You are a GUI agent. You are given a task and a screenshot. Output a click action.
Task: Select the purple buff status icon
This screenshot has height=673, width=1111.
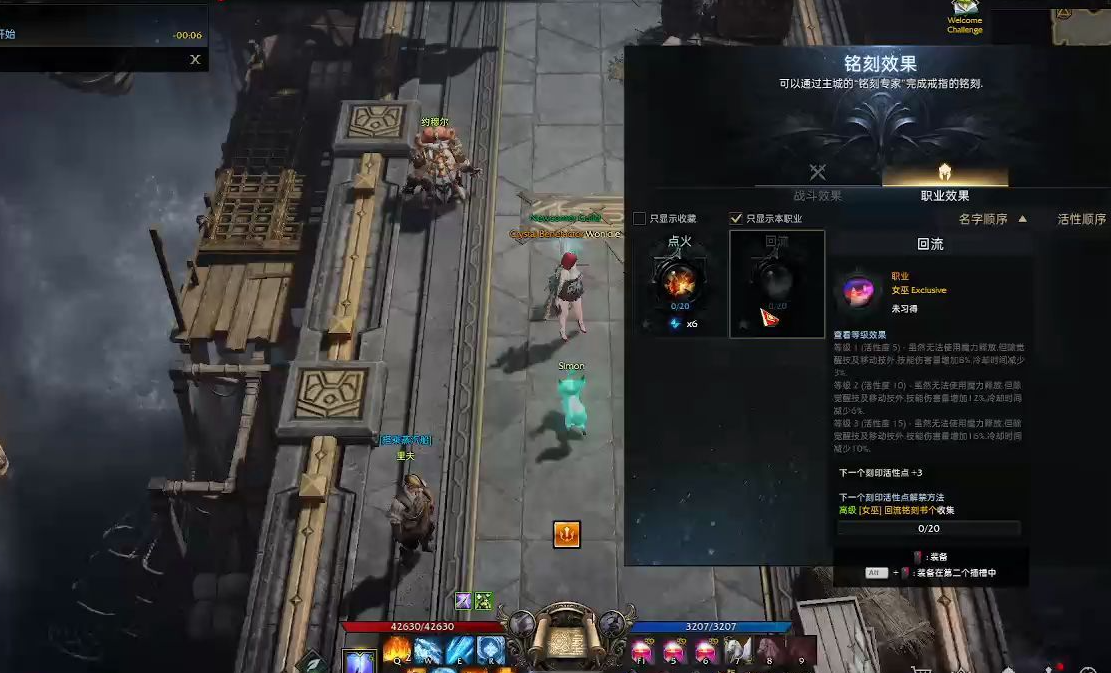[x=463, y=600]
